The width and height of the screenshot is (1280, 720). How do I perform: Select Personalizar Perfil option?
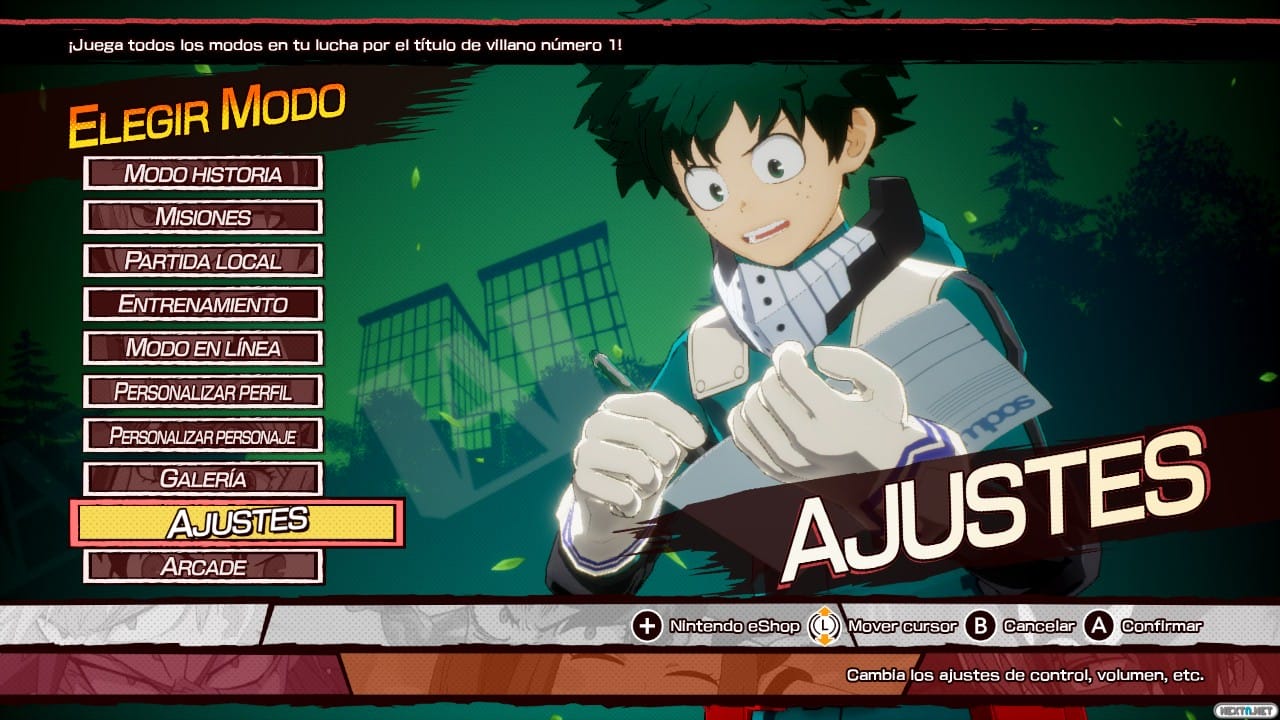[x=203, y=391]
